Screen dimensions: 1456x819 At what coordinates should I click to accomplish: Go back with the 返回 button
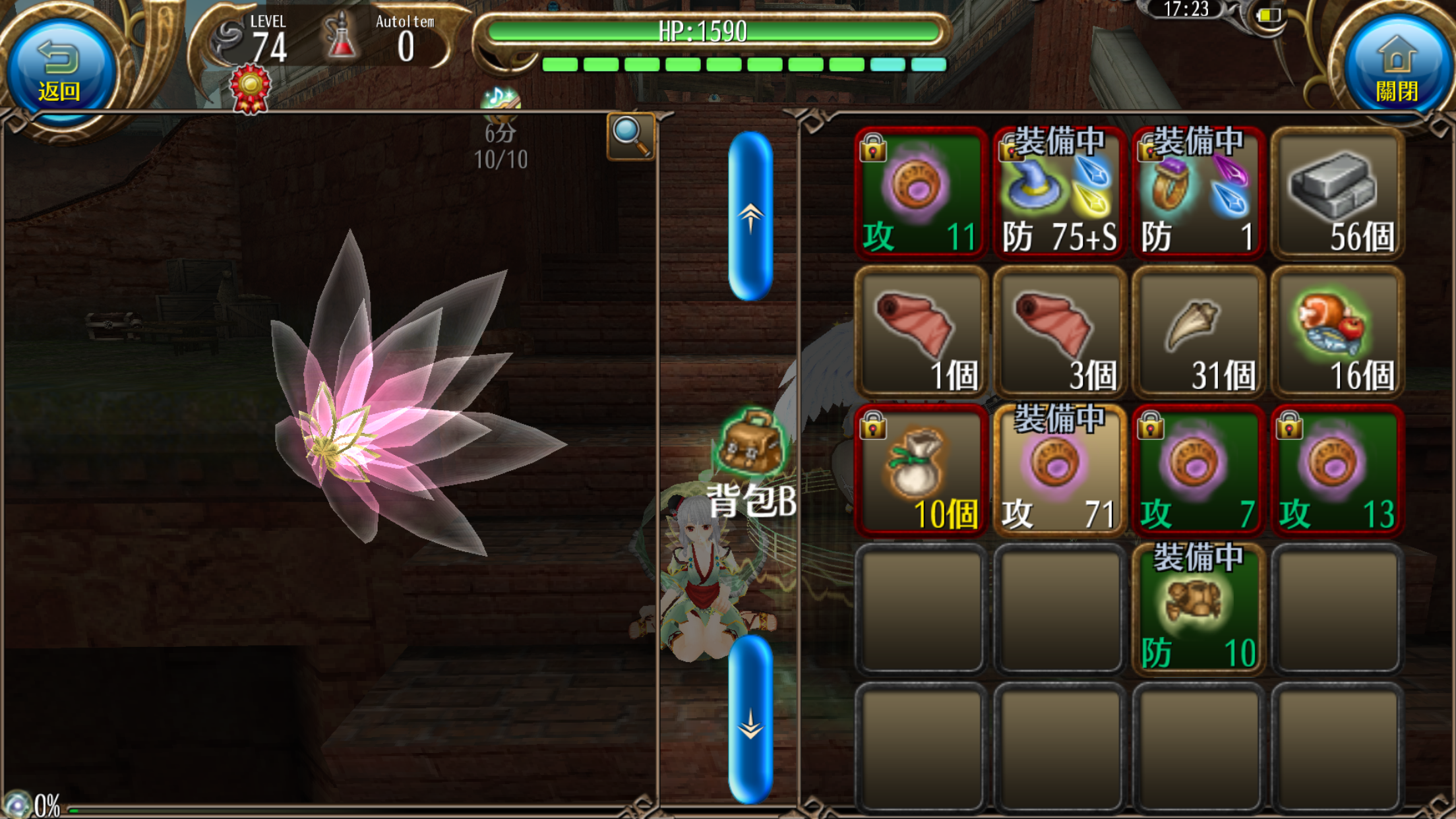click(x=61, y=69)
